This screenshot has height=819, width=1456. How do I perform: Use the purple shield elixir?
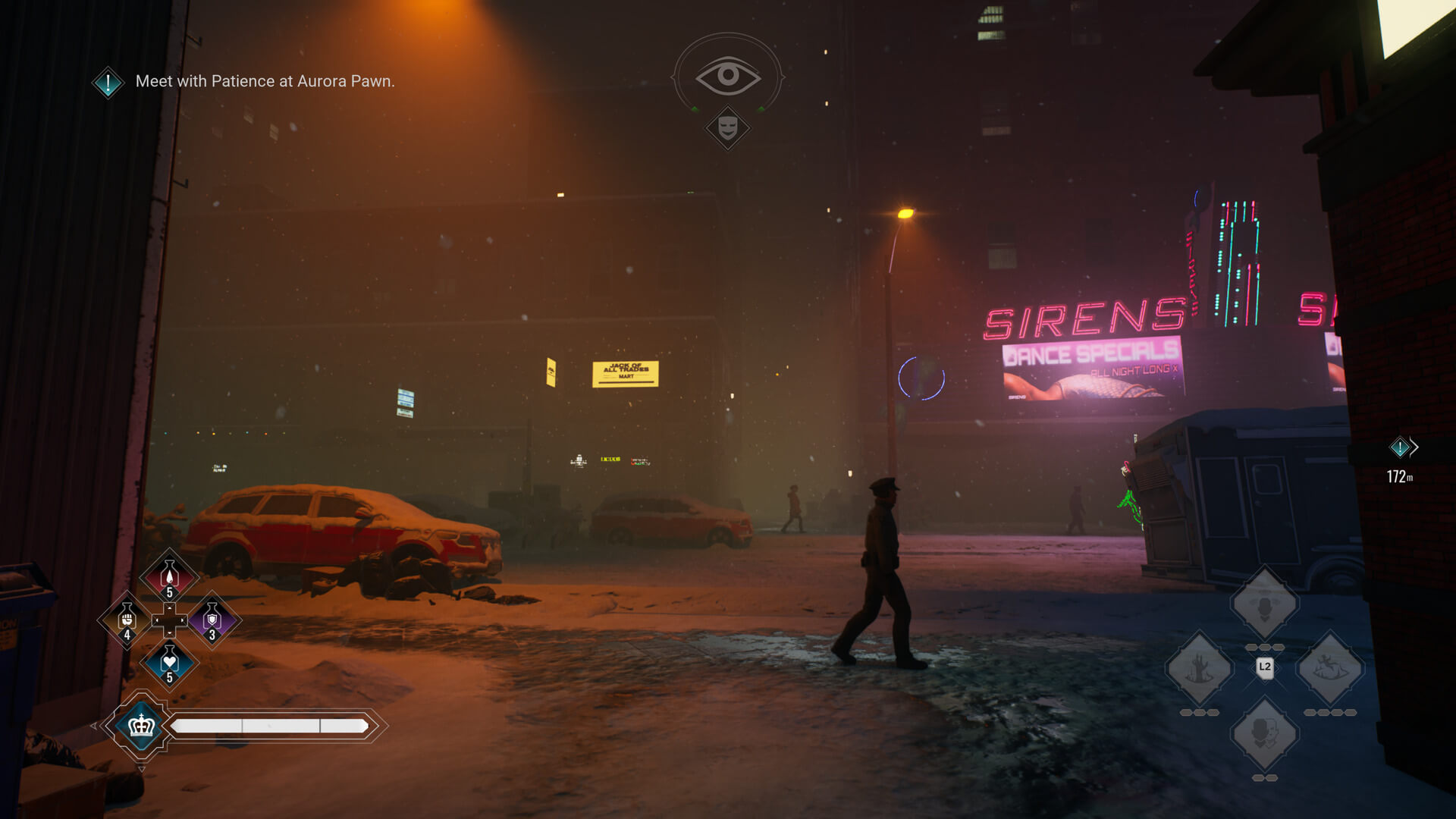[212, 621]
